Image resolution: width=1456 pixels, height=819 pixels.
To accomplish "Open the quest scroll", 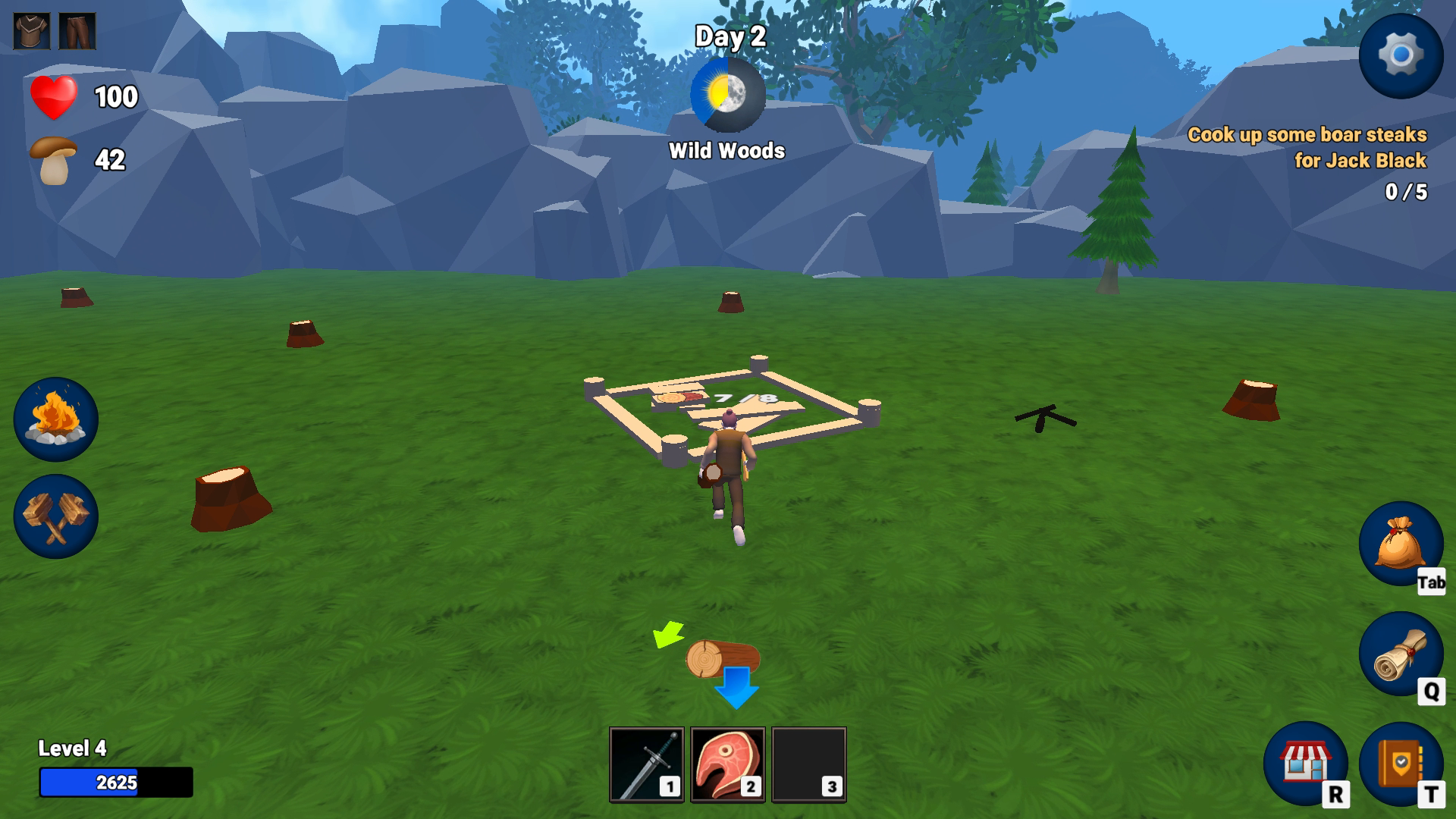I will (1400, 654).
